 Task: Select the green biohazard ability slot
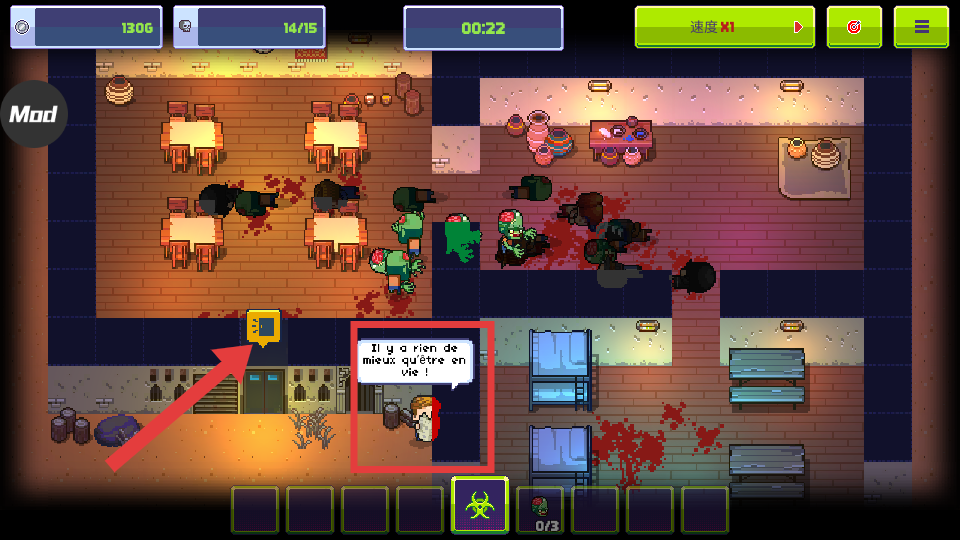[480, 507]
